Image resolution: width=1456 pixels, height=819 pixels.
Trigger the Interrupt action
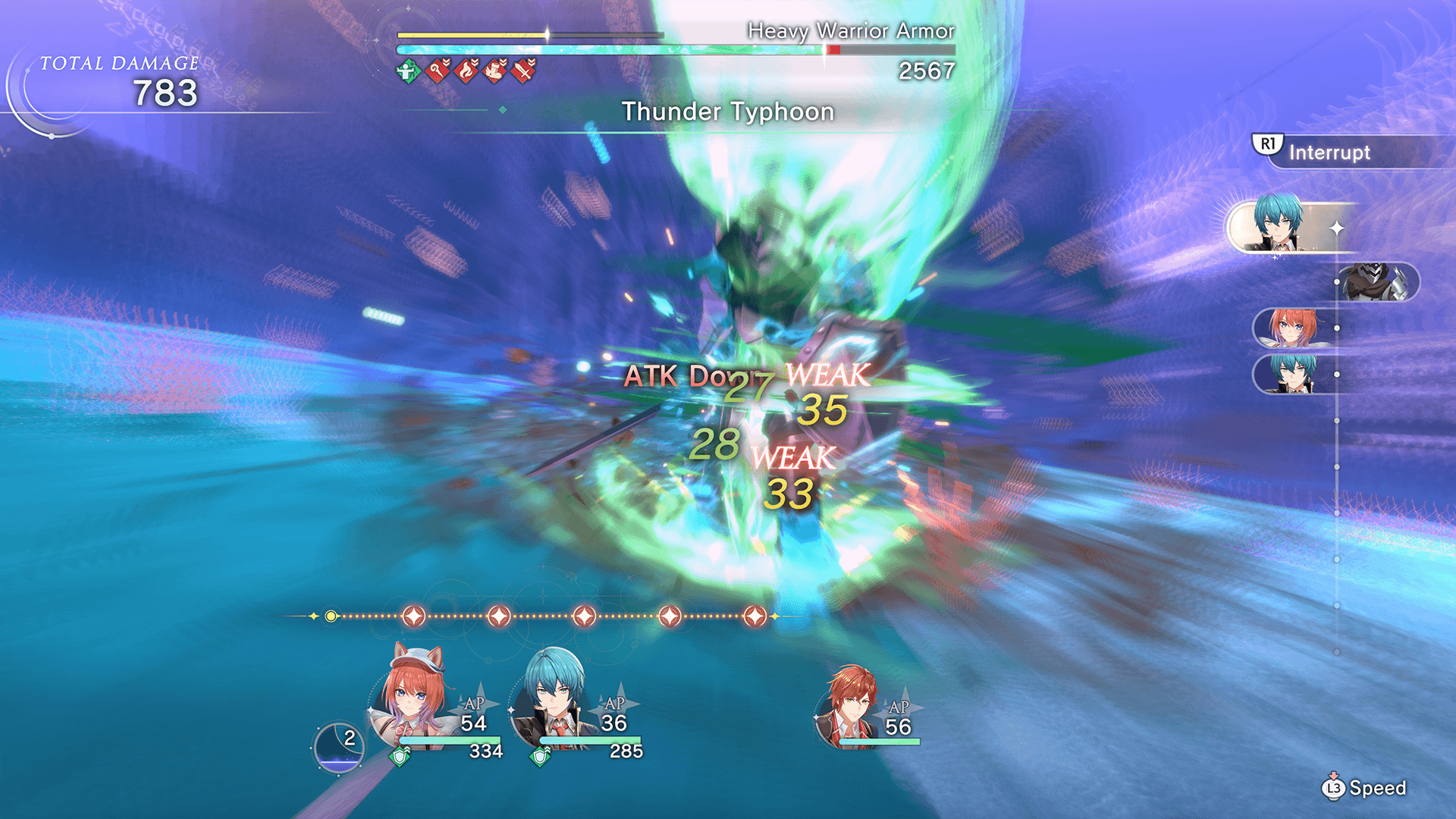tap(1329, 152)
